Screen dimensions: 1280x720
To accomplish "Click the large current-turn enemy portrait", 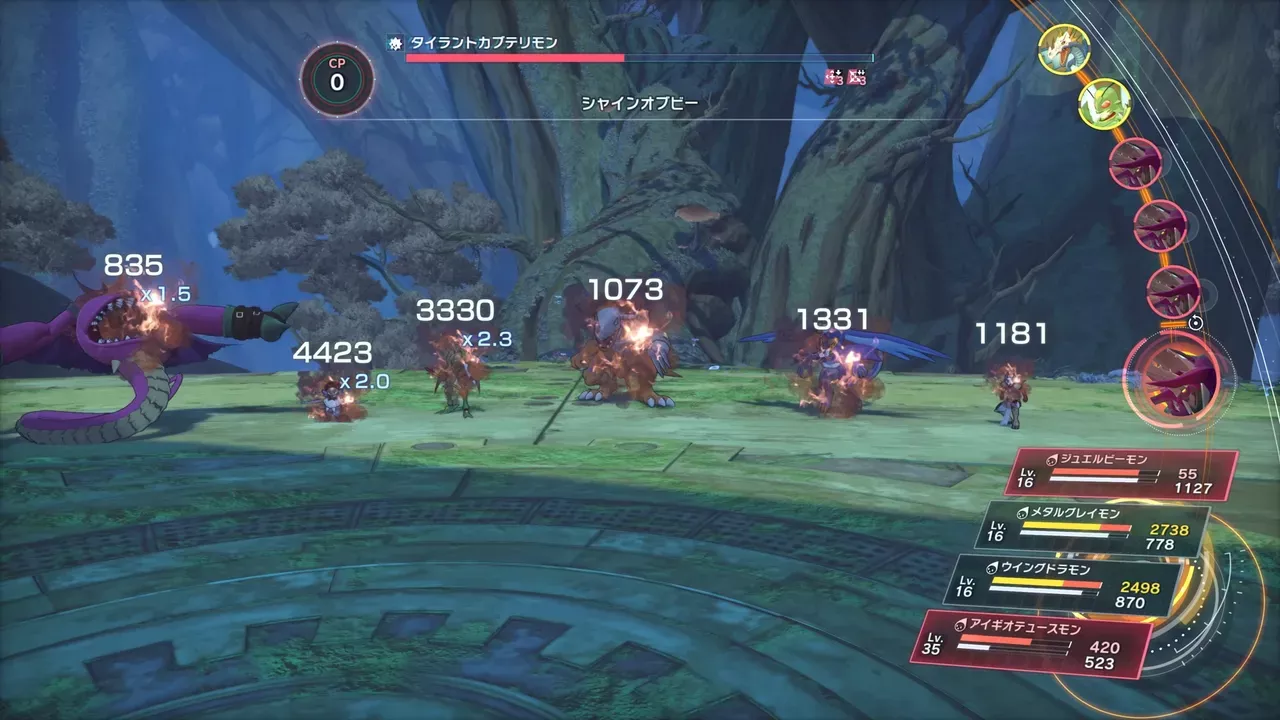I will click(1178, 376).
